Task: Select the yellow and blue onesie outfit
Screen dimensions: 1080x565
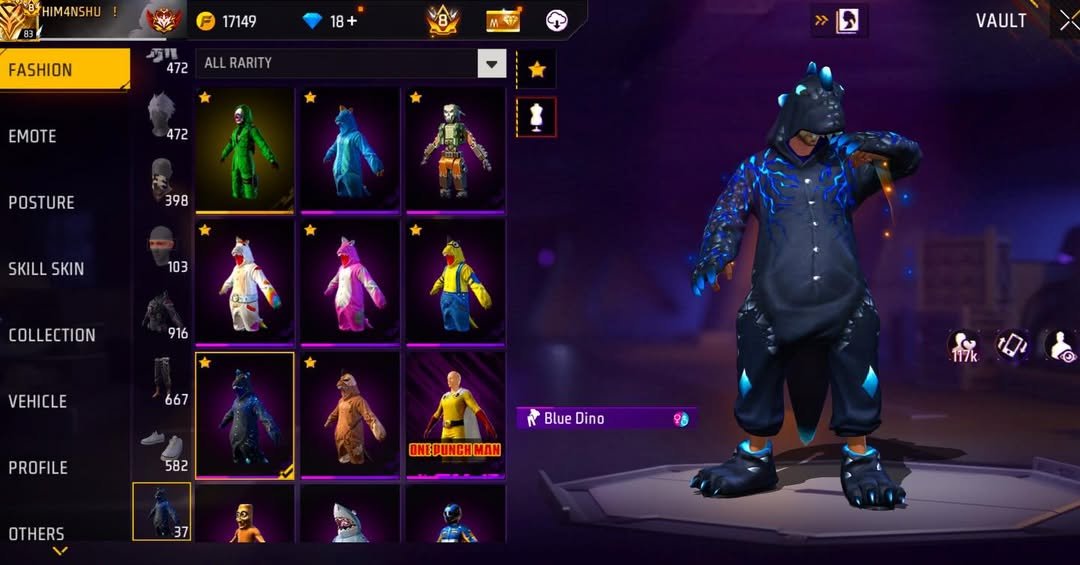Action: click(x=456, y=281)
